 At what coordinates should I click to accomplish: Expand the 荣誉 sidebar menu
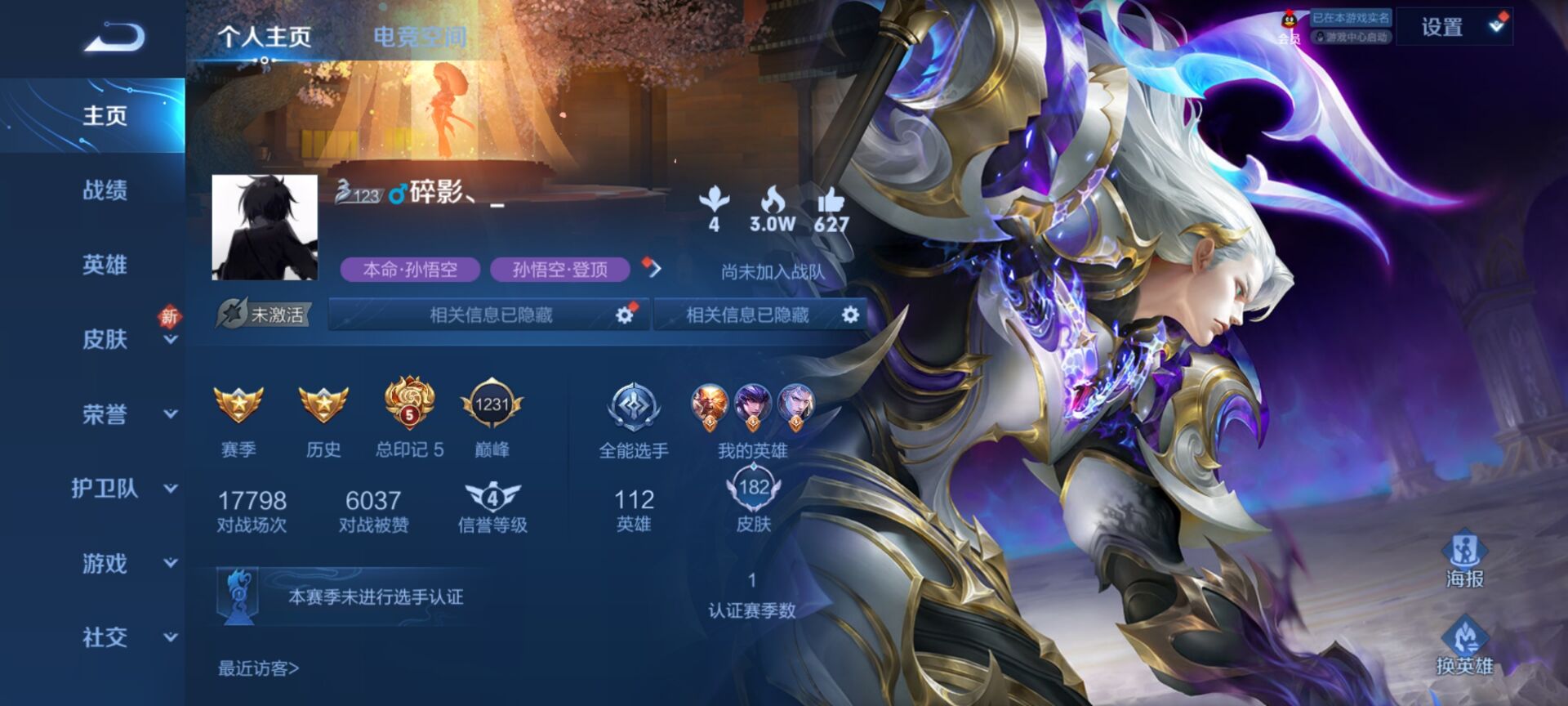[106, 414]
